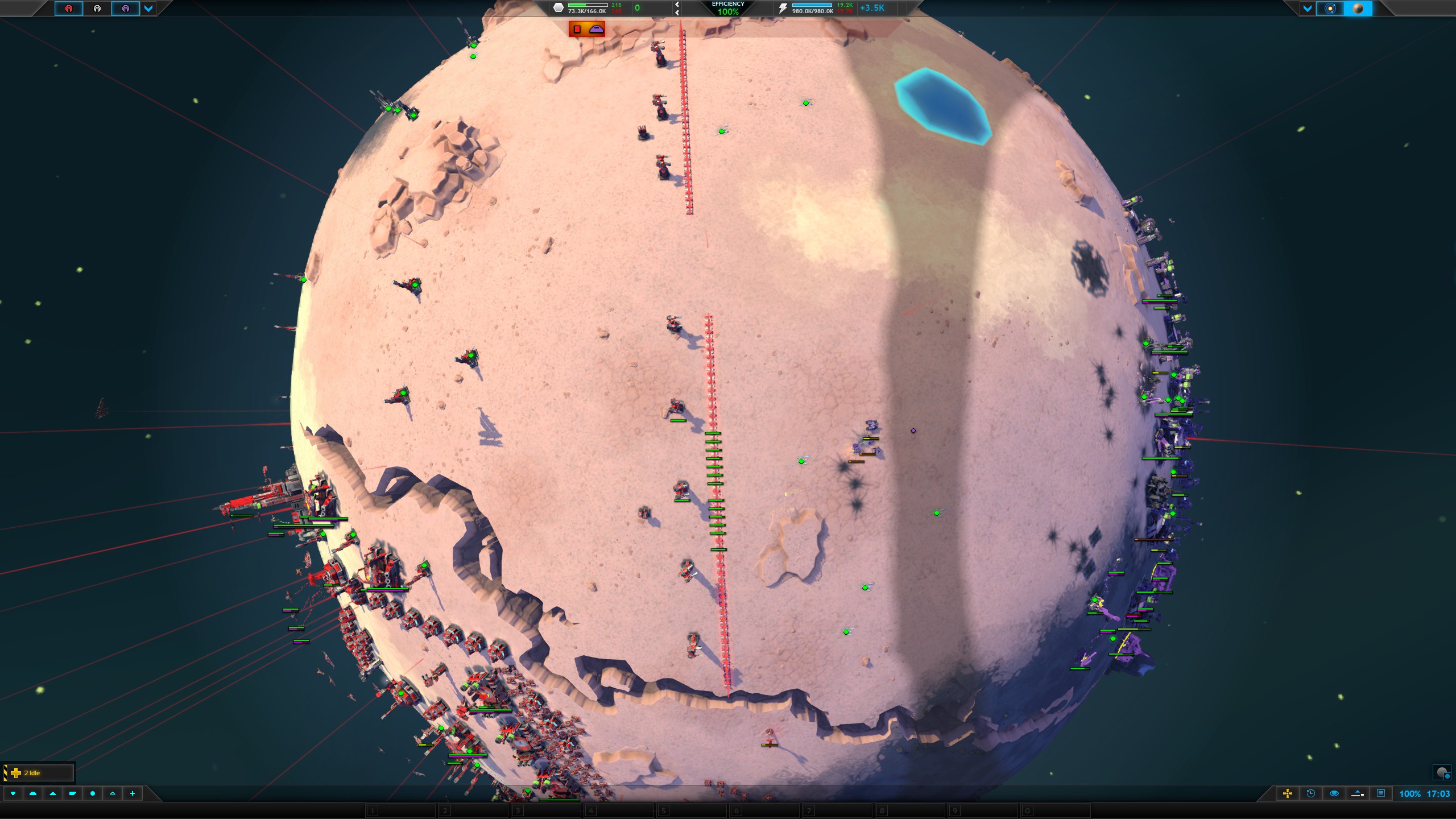Click the clock icon near the game timer
This screenshot has height=819, width=1456.
click(x=1310, y=795)
